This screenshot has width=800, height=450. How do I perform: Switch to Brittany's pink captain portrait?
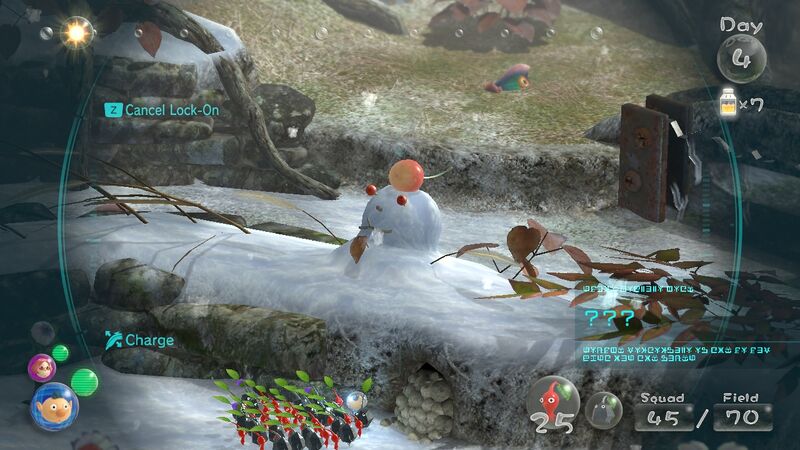click(x=41, y=367)
